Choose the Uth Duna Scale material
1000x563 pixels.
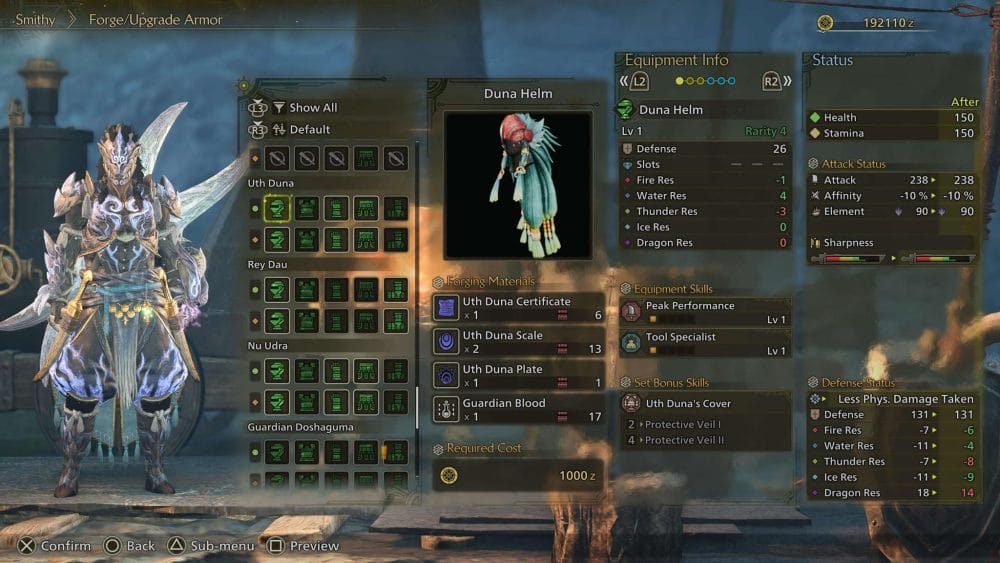pos(518,342)
